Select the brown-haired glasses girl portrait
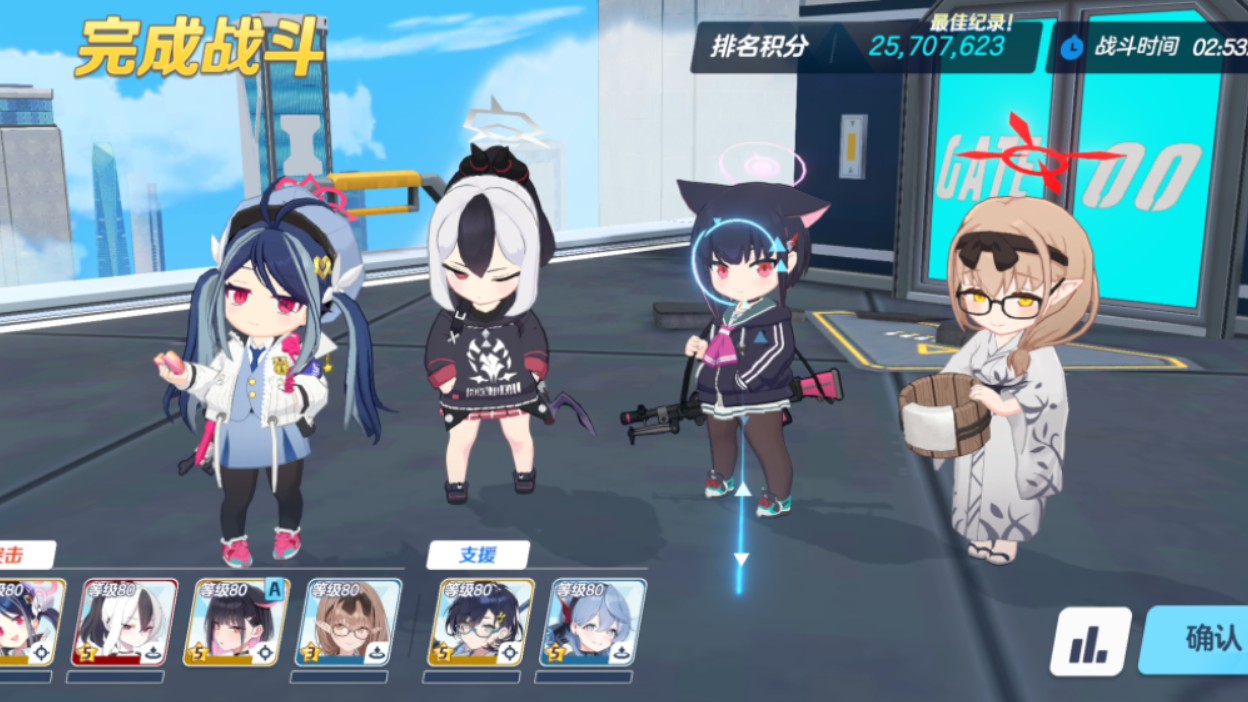Viewport: 1248px width, 702px height. pos(348,622)
